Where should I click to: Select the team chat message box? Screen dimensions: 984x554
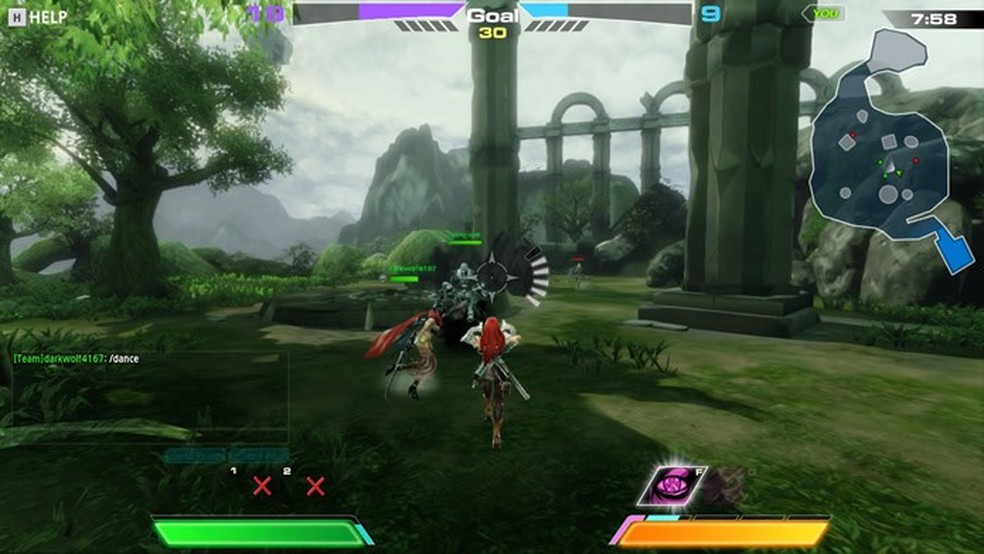[148, 397]
